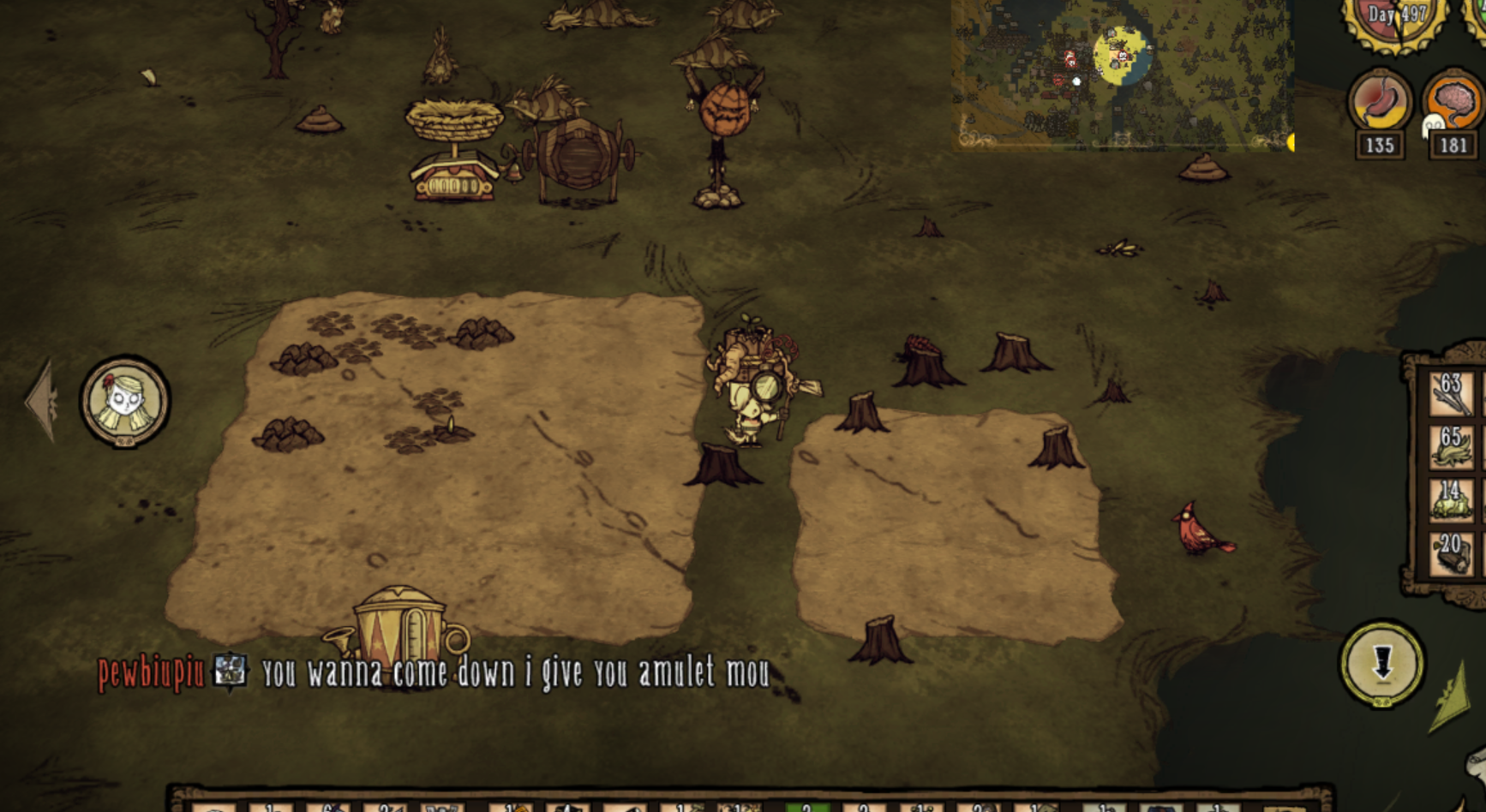This screenshot has width=1486, height=812.
Task: Tap the round down-arrow button
Action: 1381,664
